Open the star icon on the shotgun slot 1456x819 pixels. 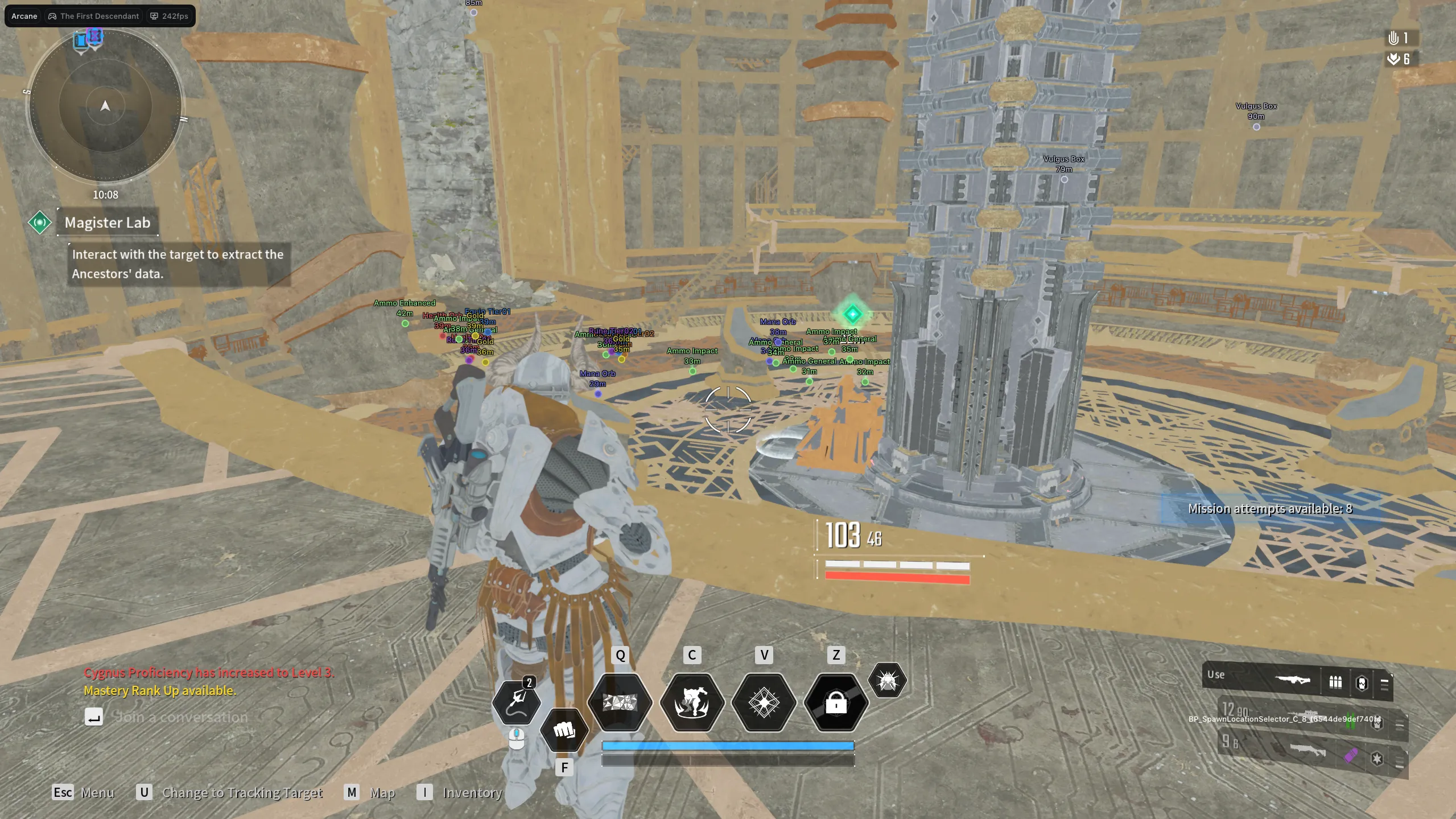(x=1376, y=759)
